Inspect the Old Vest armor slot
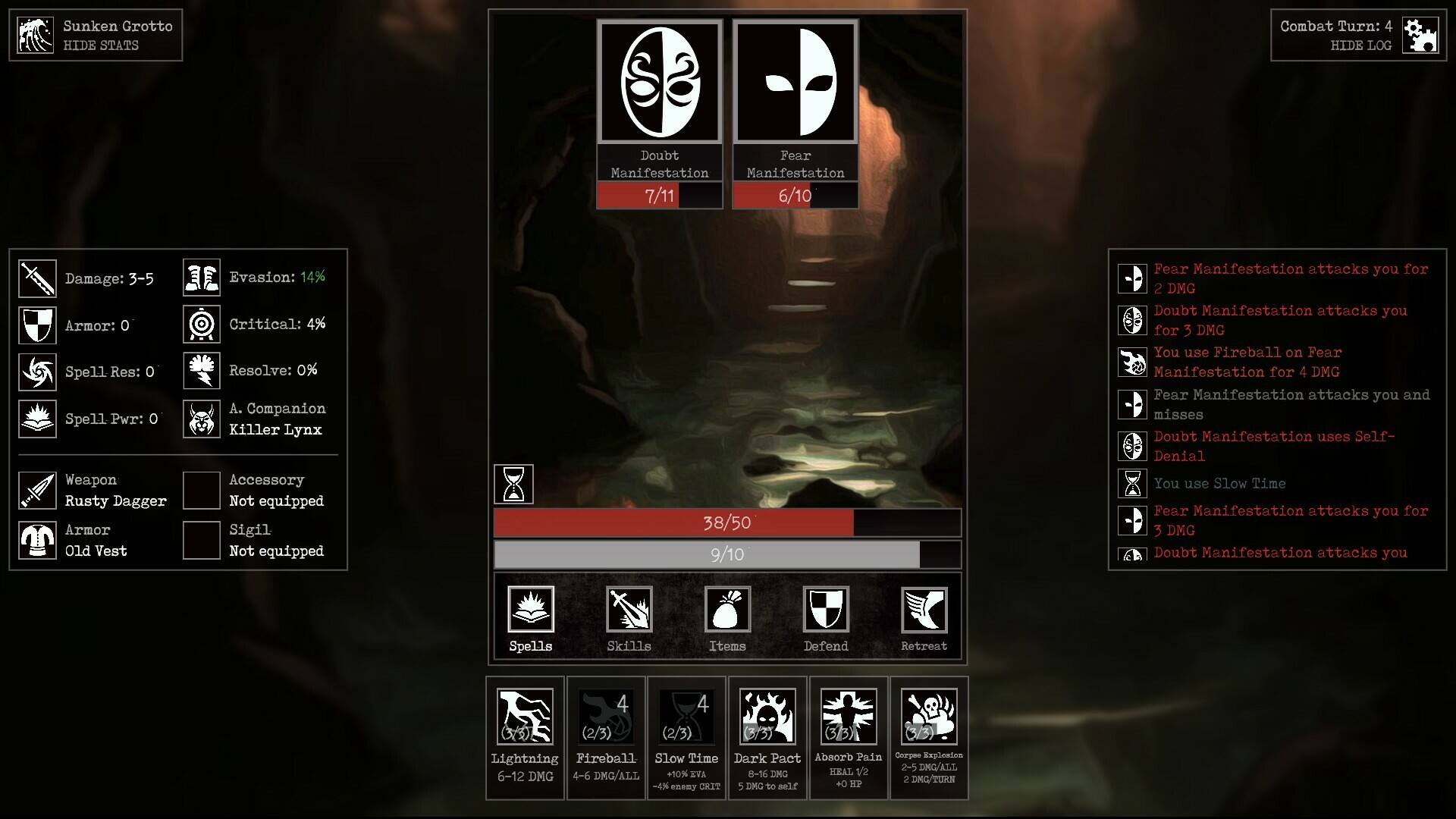The width and height of the screenshot is (1456, 819). [x=37, y=541]
